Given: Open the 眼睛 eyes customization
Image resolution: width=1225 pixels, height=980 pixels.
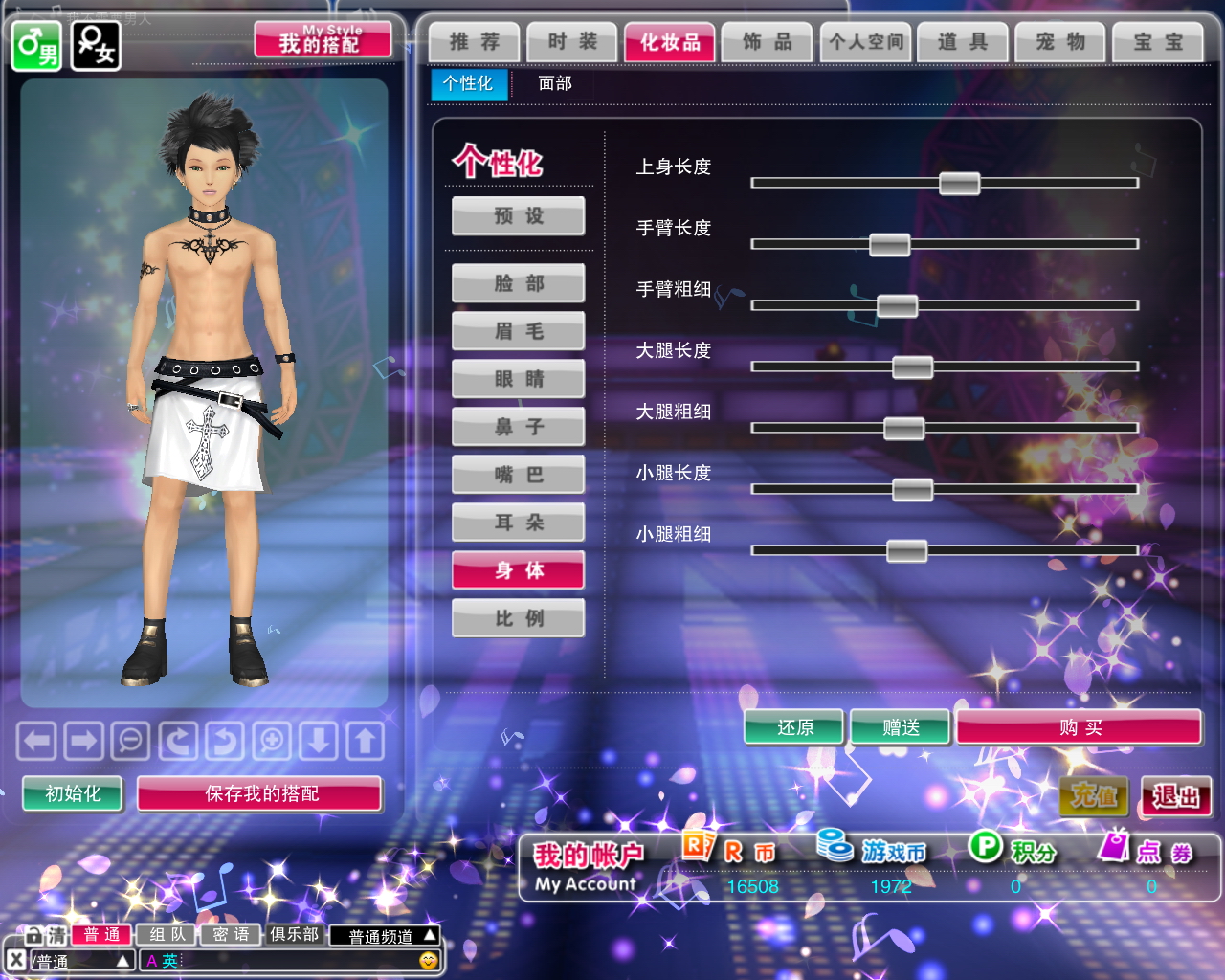Looking at the screenshot, I should pos(519,379).
